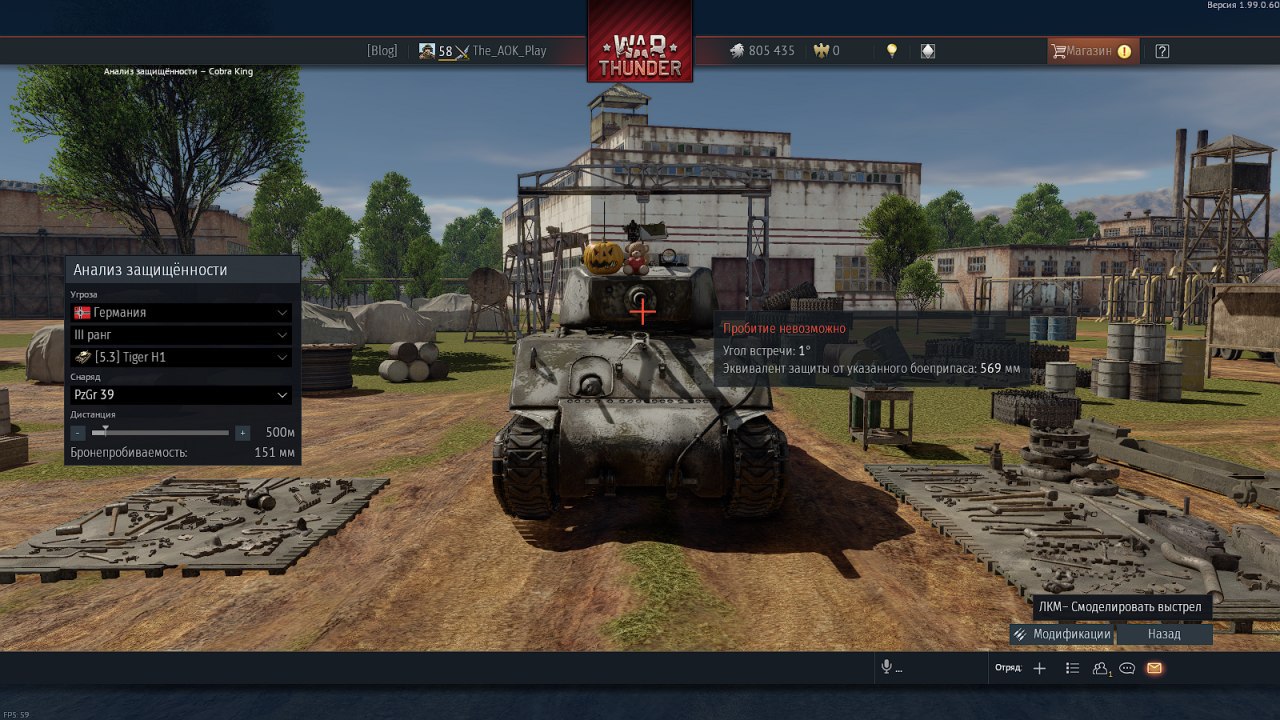Open the PzGr 39 shell dropdown

click(x=182, y=395)
